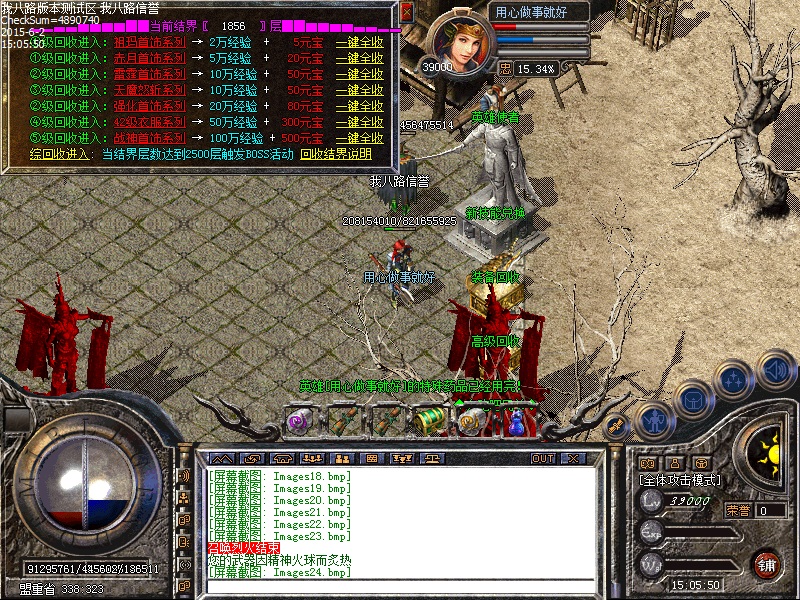The width and height of the screenshot is (800, 600).
Task: Click the chat text input bar
Action: 400,587
